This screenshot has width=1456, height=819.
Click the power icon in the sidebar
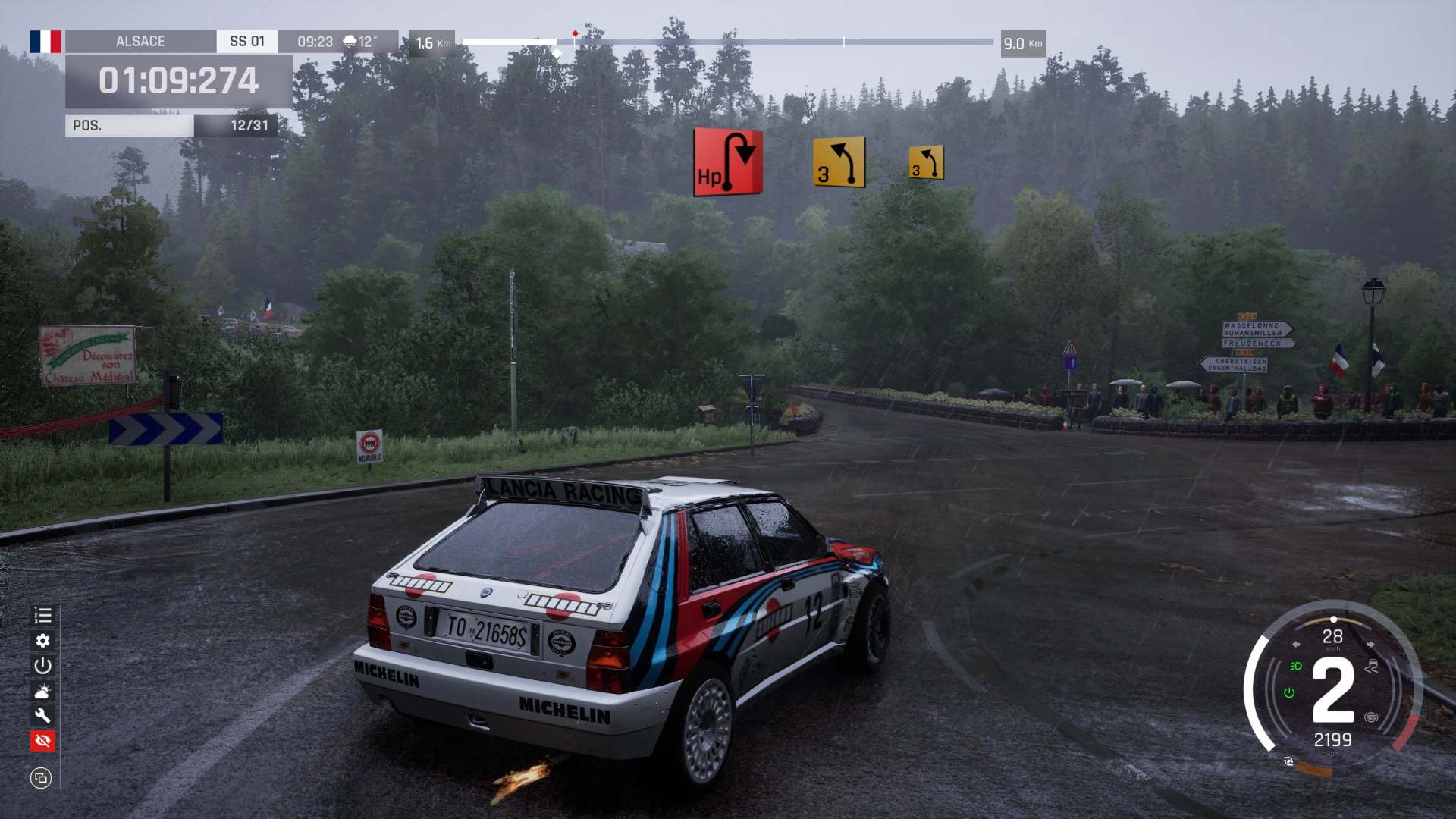[42, 666]
